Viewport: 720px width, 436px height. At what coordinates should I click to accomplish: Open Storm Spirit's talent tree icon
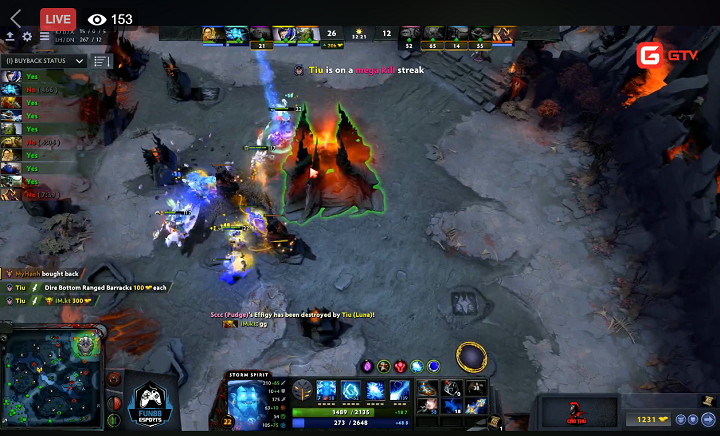pyautogui.click(x=302, y=391)
